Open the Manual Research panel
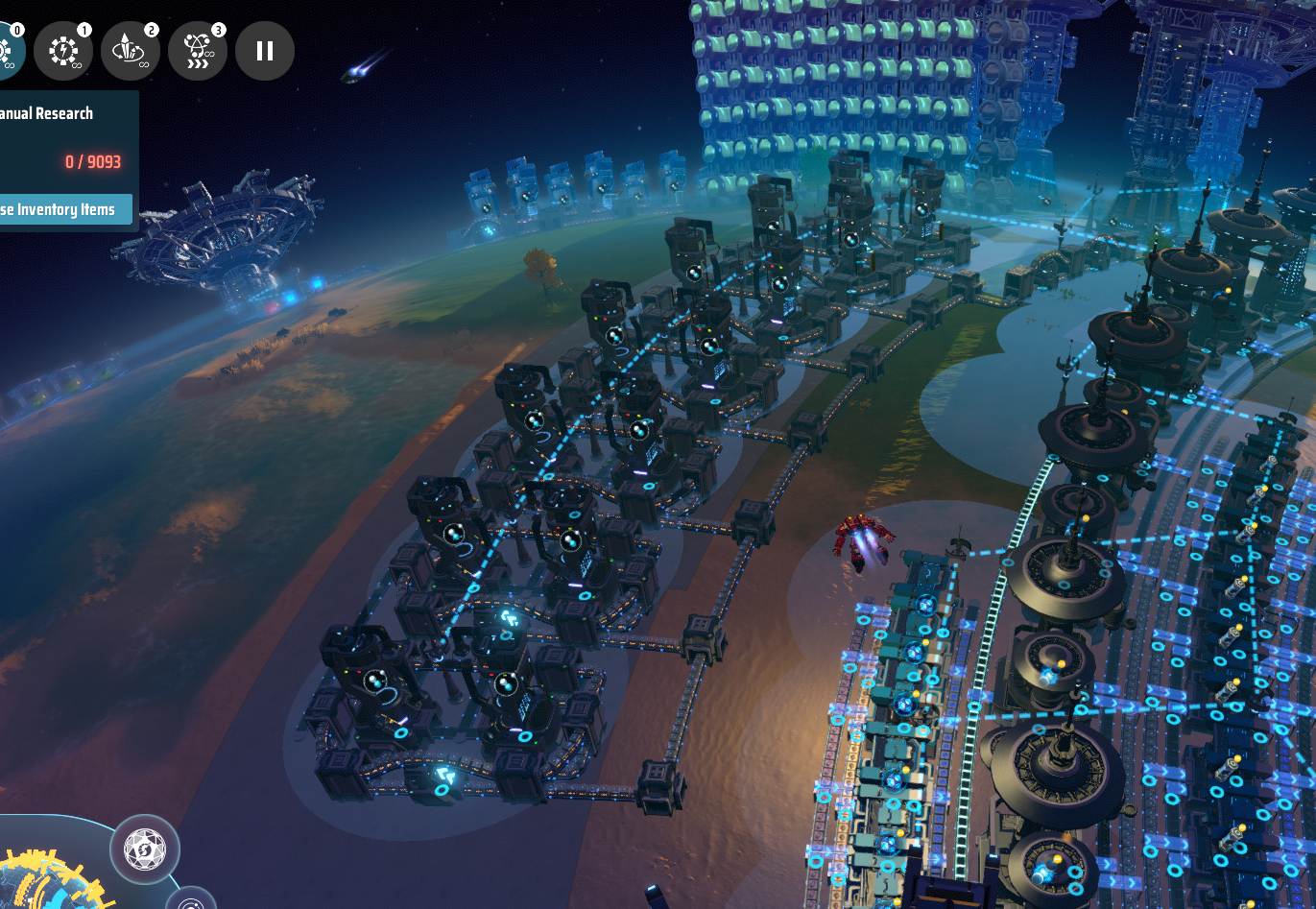Image resolution: width=1316 pixels, height=909 pixels. [x=48, y=113]
